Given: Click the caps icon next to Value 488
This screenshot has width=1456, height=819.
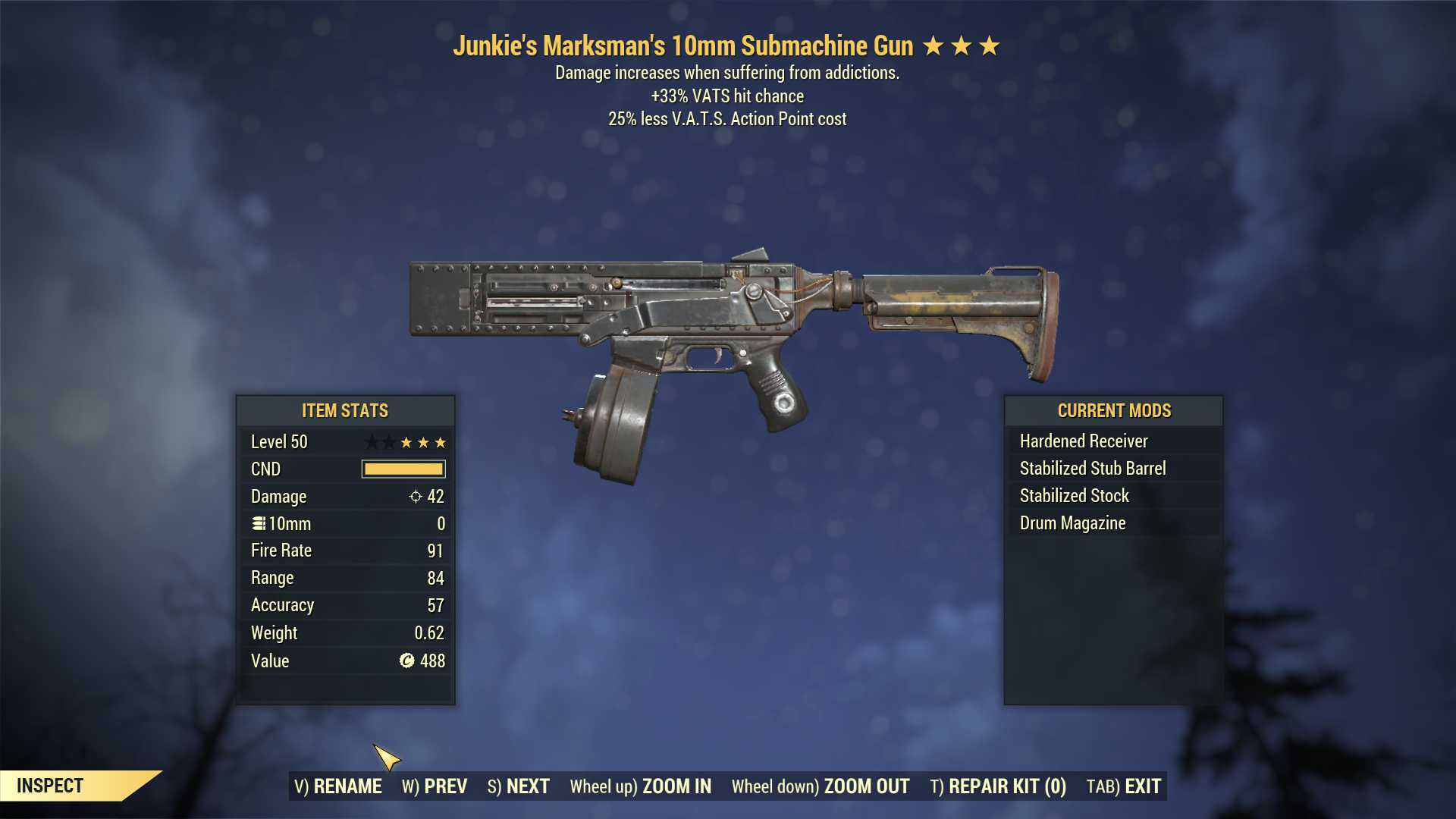Looking at the screenshot, I should tap(406, 661).
